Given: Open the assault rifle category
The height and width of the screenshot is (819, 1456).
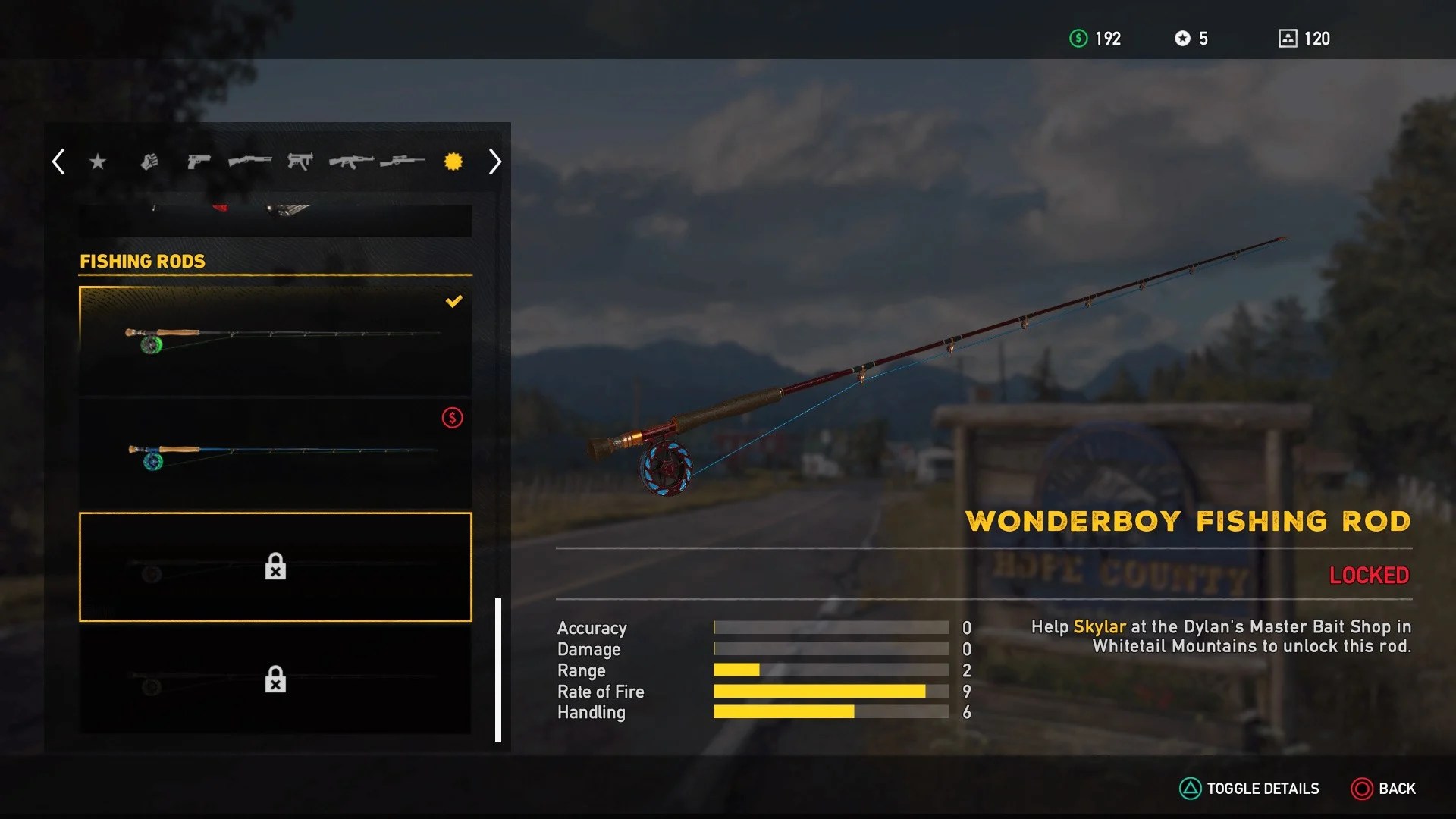Looking at the screenshot, I should 351,161.
